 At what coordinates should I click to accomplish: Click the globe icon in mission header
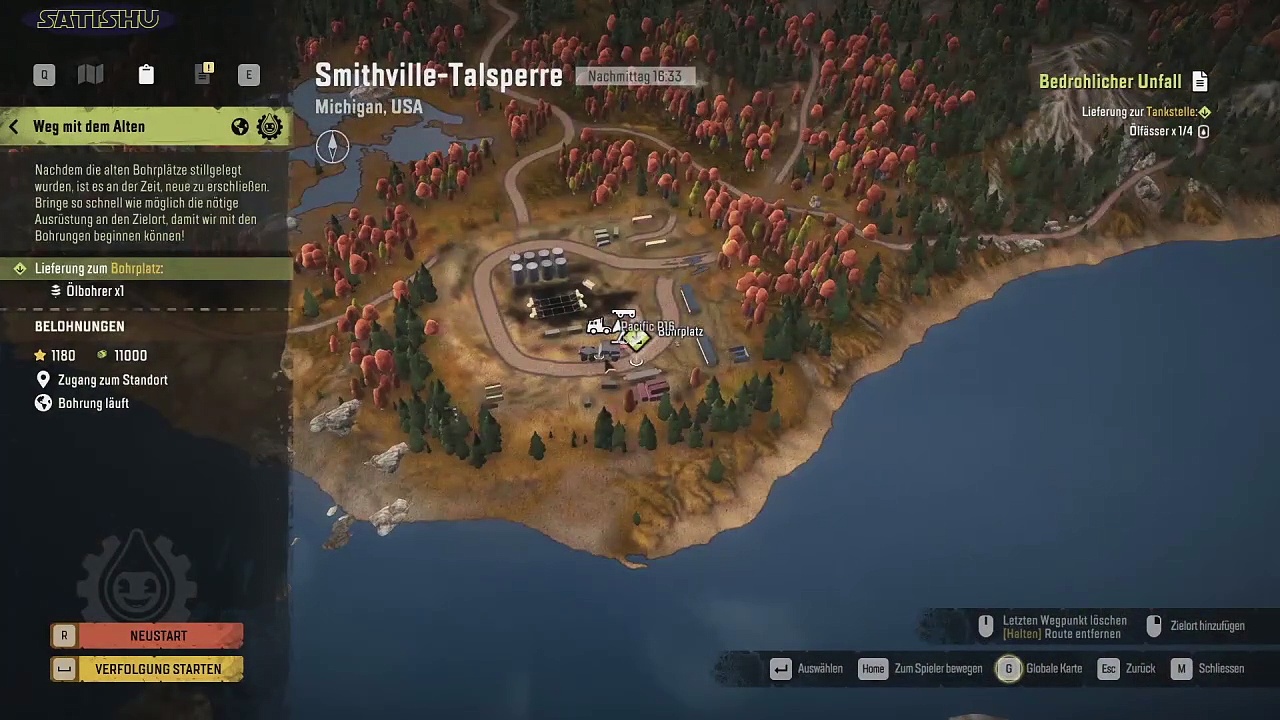pyautogui.click(x=240, y=127)
